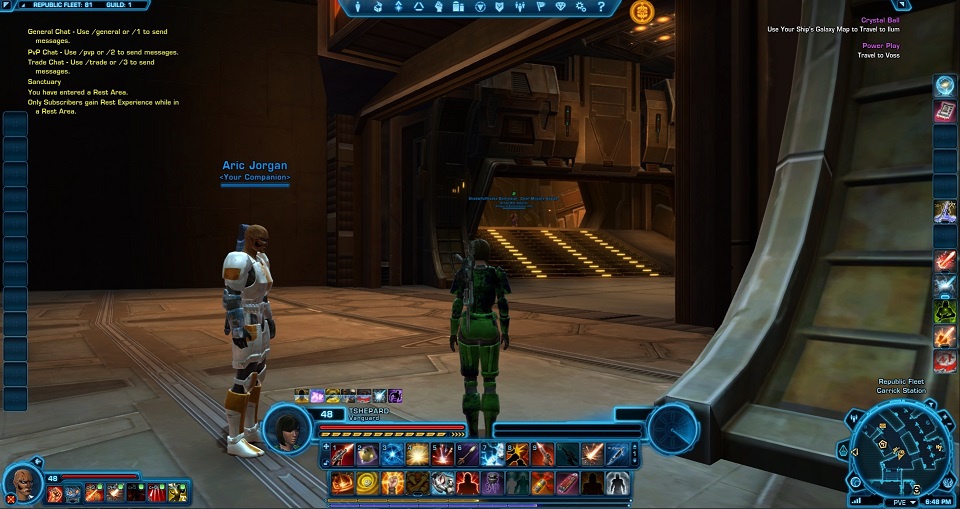This screenshot has width=960, height=509.
Task: Use the green meditating figure ability on right bar
Action: [x=945, y=312]
